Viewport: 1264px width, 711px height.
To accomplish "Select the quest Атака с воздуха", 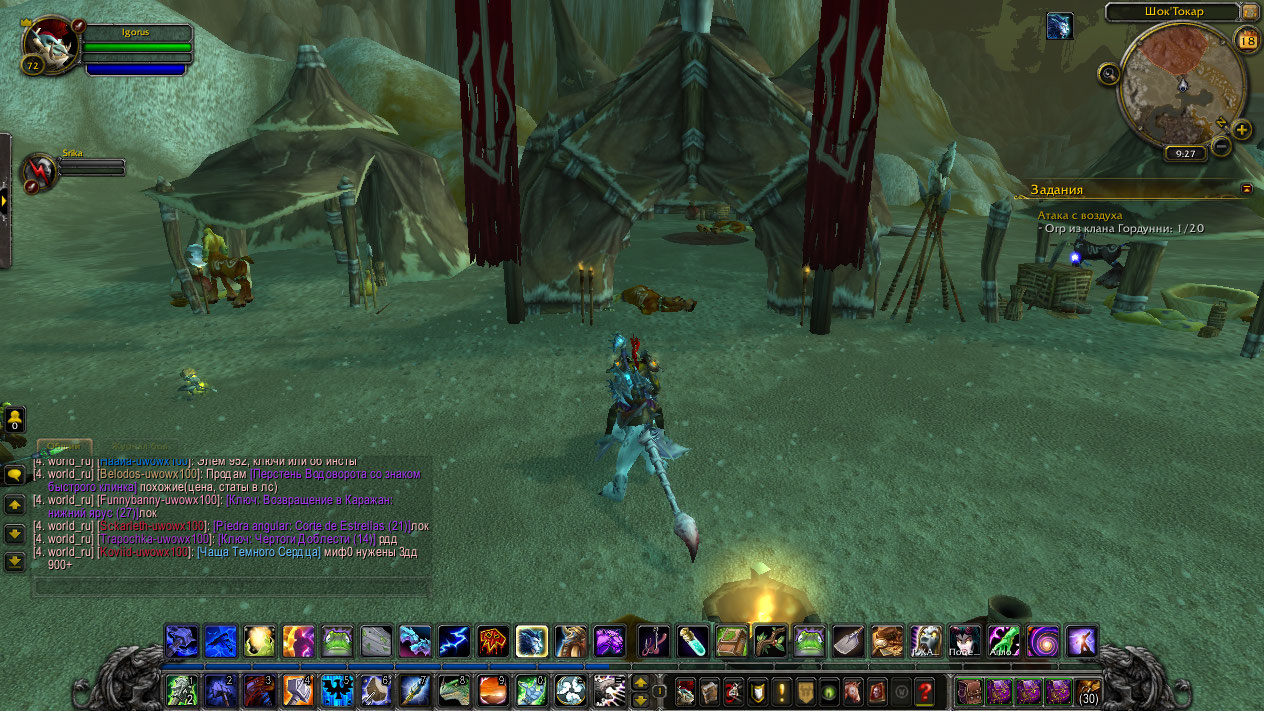I will pos(1080,215).
